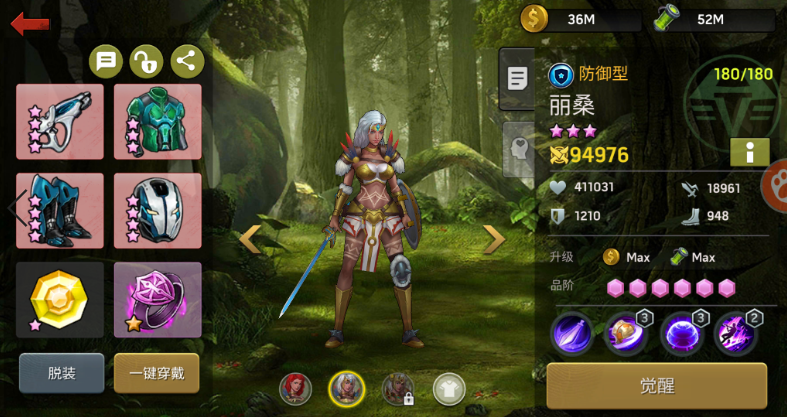787x417 pixels.
Task: Select the purple sword slash skill
Action: (x=572, y=333)
